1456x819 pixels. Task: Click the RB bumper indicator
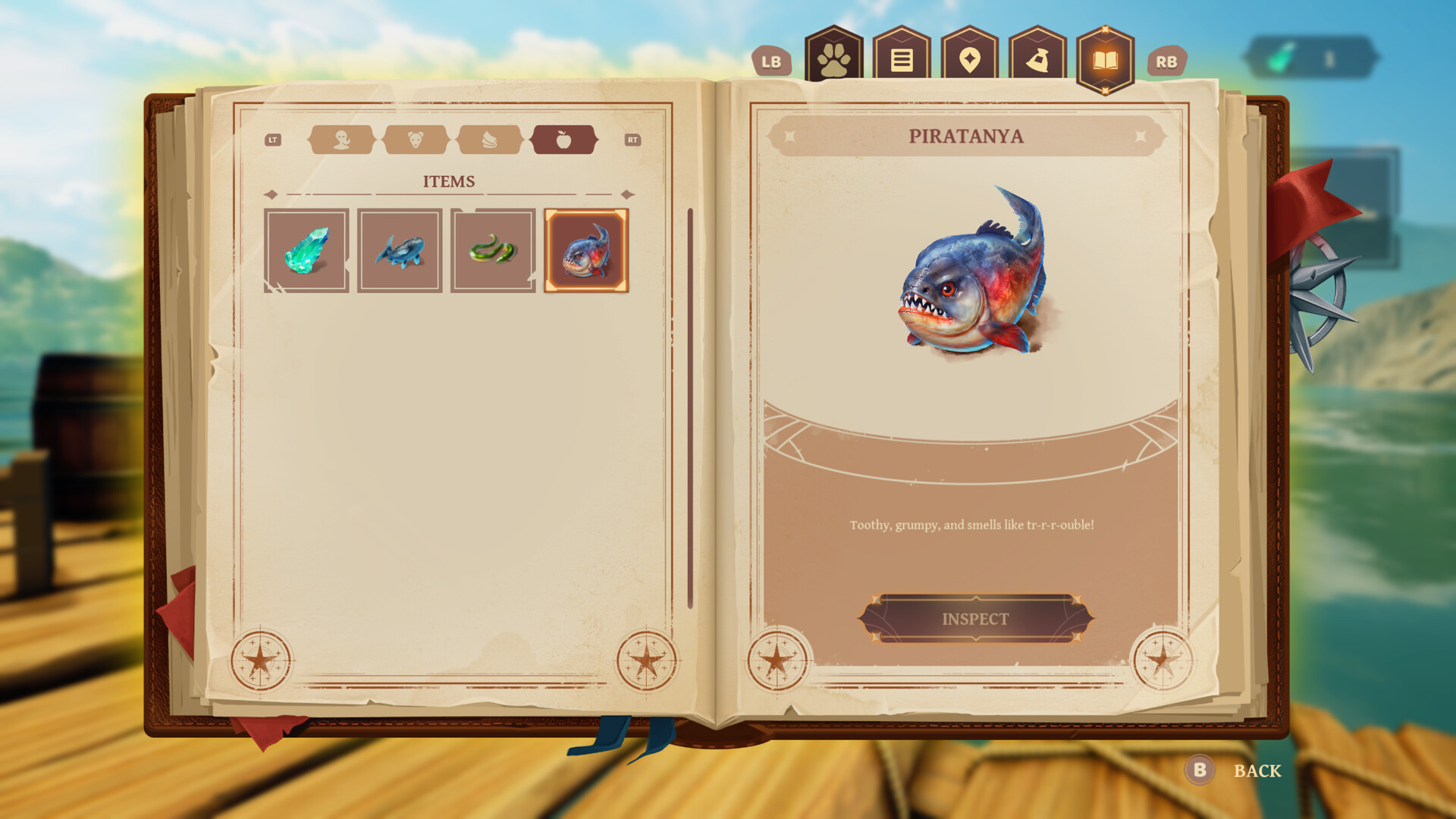(1168, 61)
